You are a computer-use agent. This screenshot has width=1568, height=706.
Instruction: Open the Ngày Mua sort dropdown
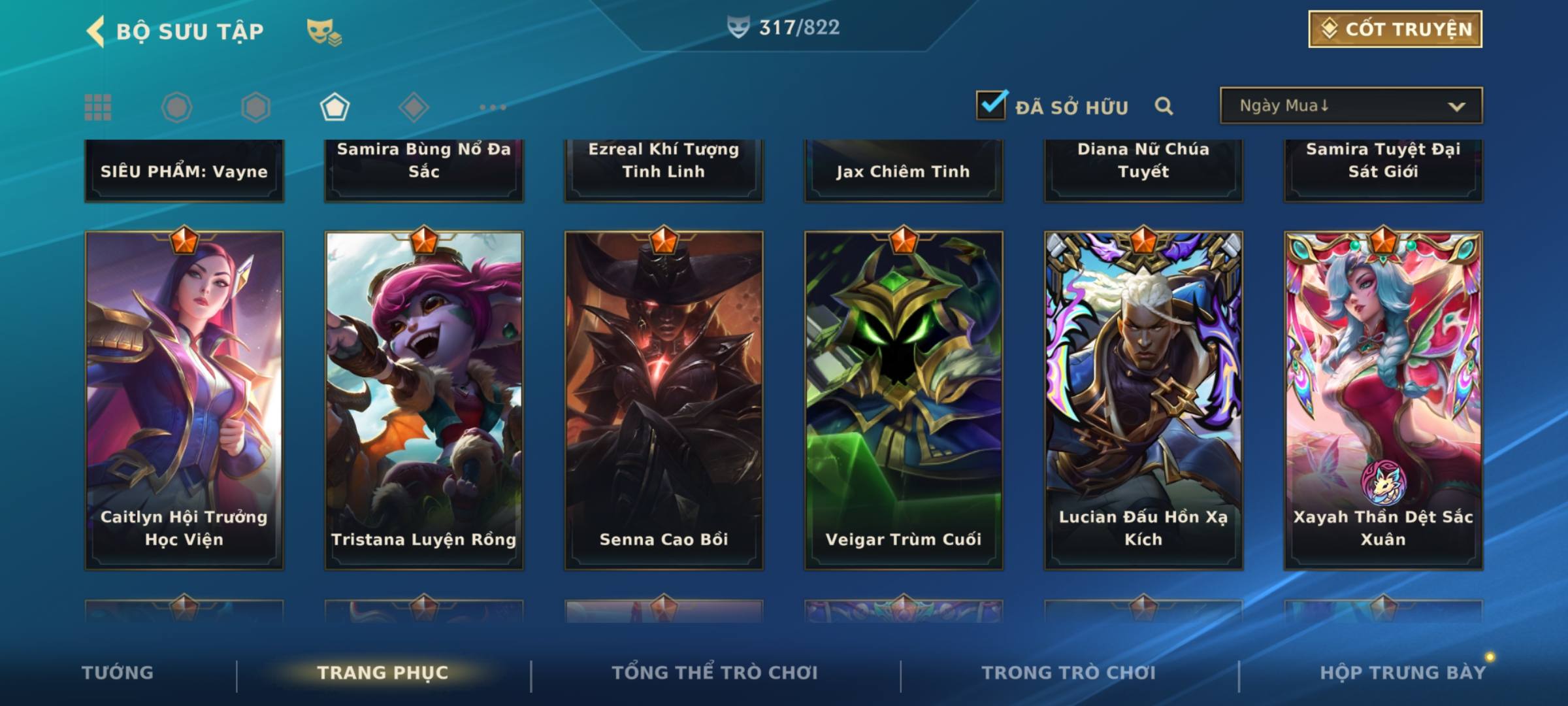[x=1350, y=106]
